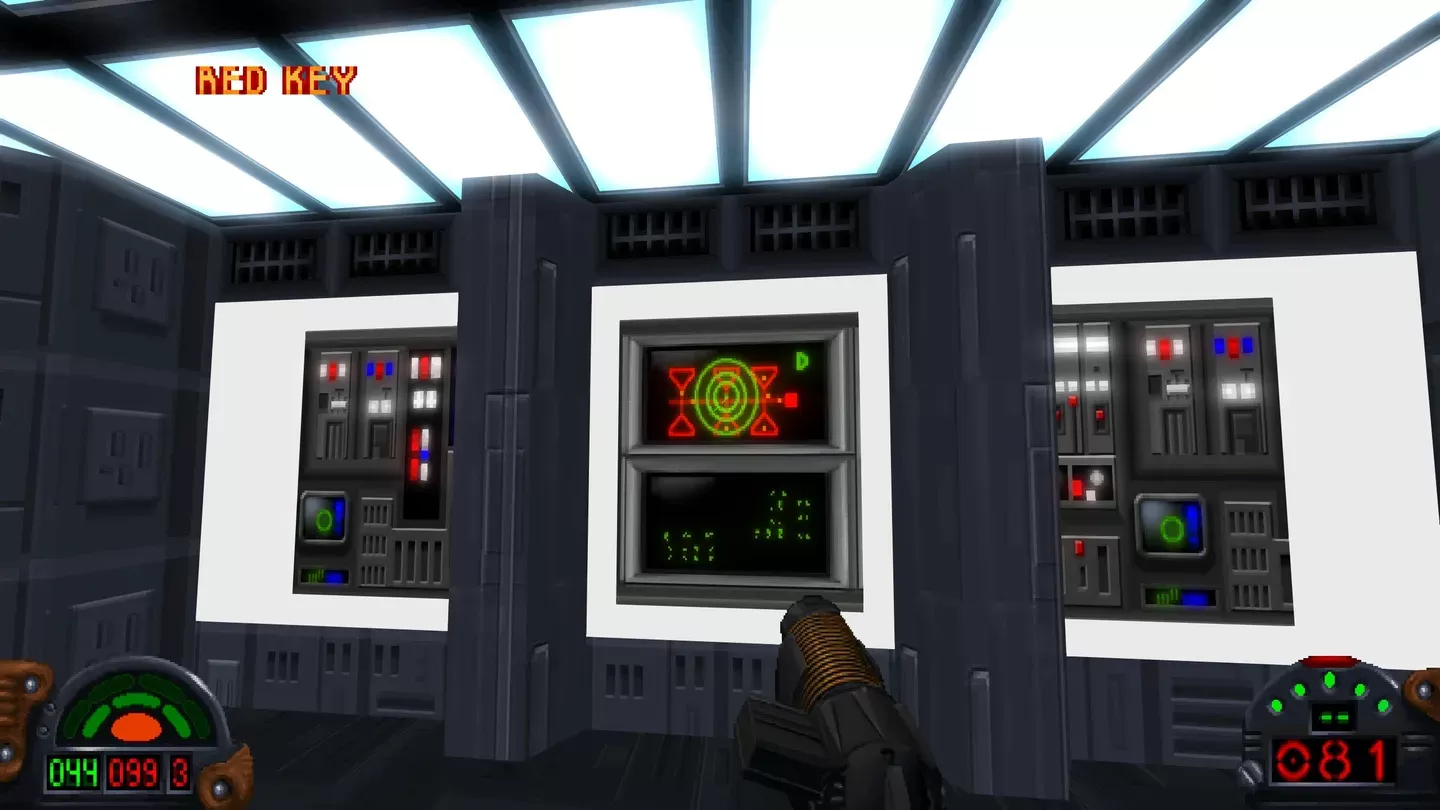Click the red targeting reticle on the center display

tap(725, 400)
